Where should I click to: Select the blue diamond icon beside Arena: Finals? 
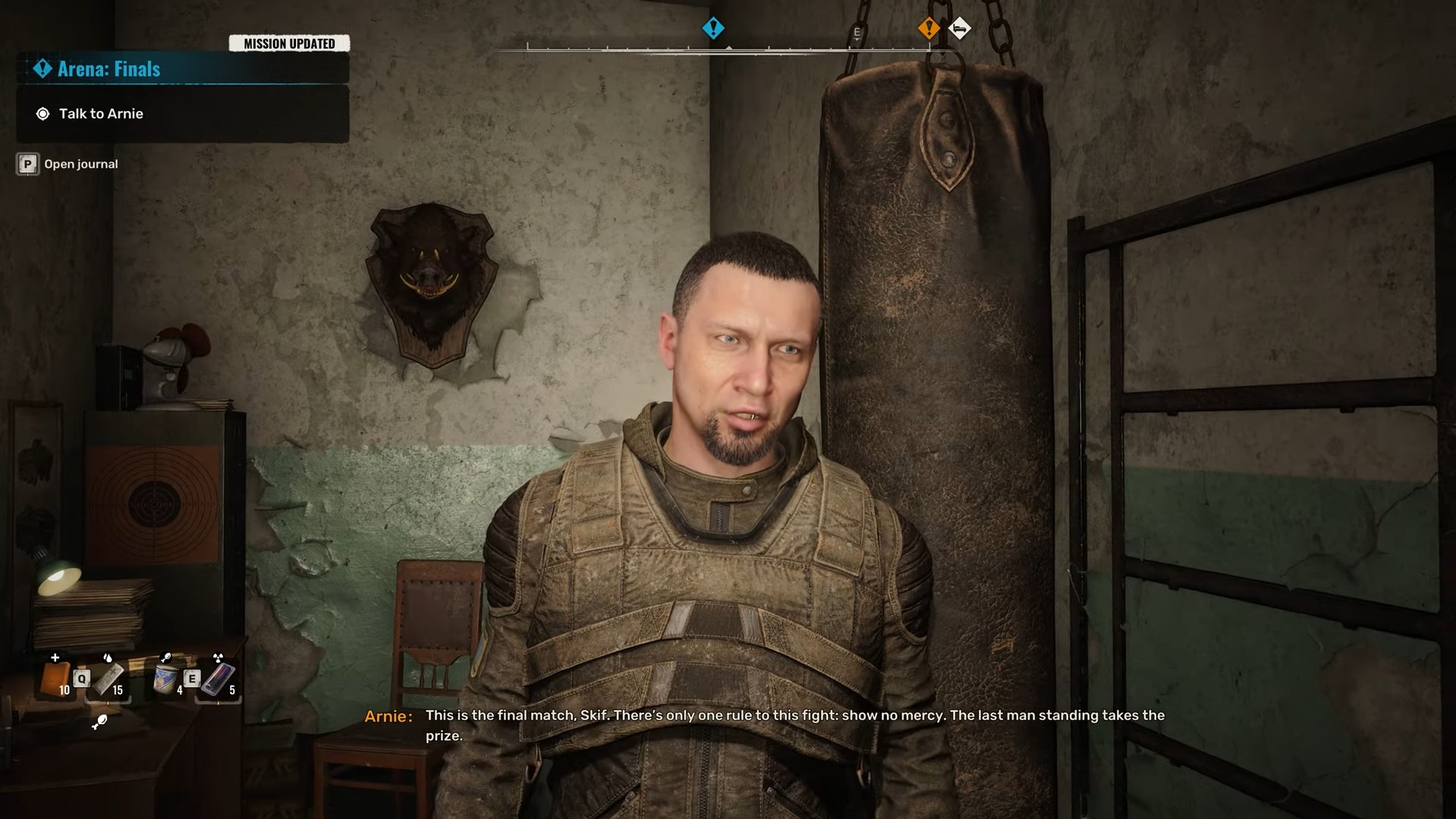42,68
